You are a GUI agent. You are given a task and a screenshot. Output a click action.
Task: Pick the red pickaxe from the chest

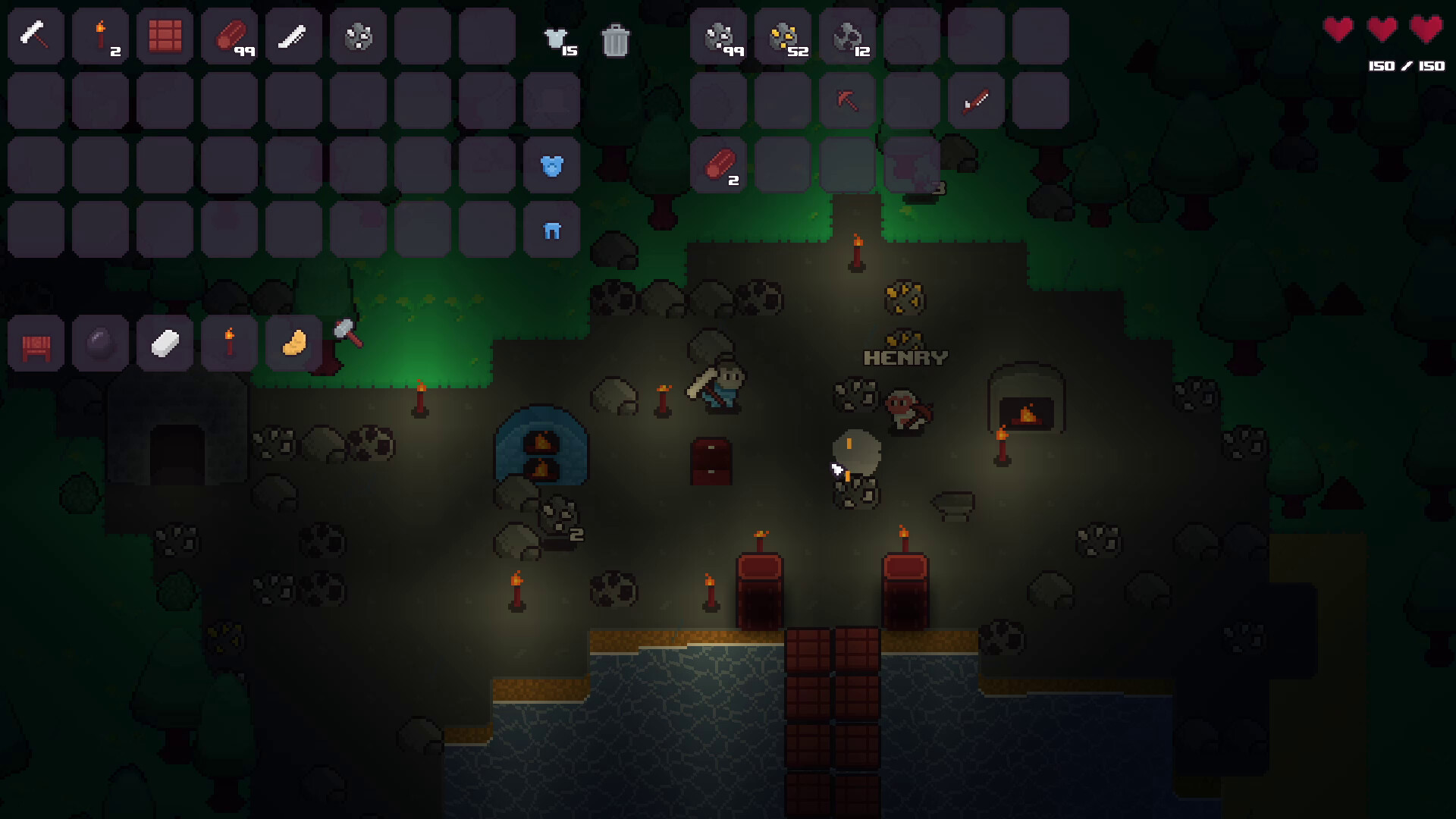[847, 100]
